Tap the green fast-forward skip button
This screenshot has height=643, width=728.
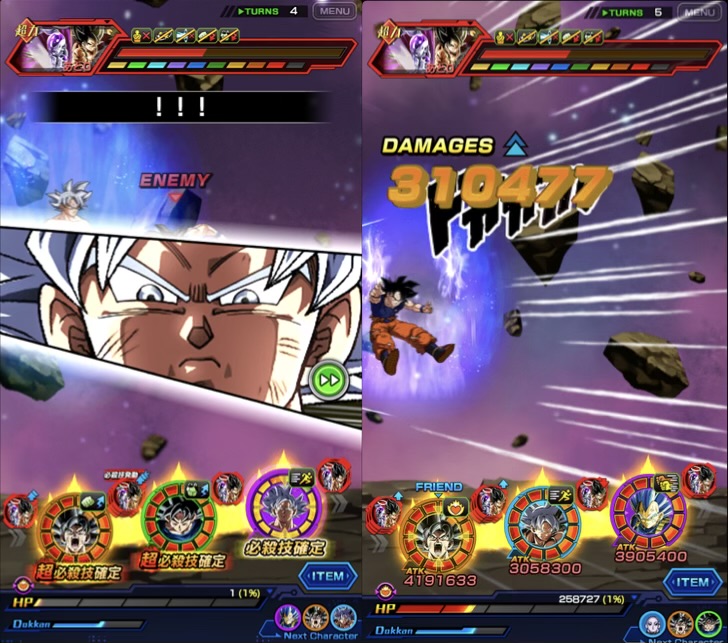coord(326,380)
